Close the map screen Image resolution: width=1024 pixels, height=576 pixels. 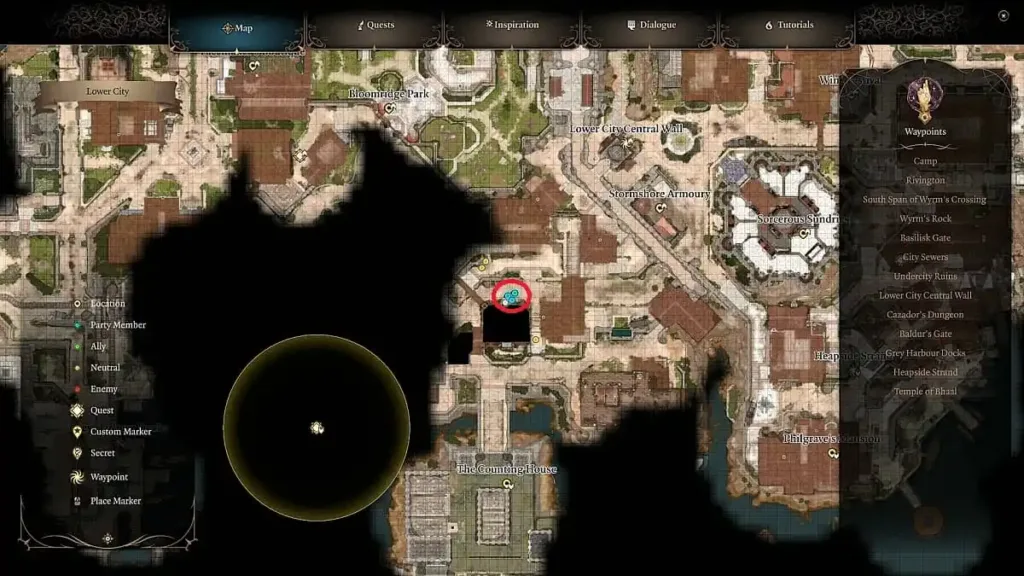[1003, 16]
